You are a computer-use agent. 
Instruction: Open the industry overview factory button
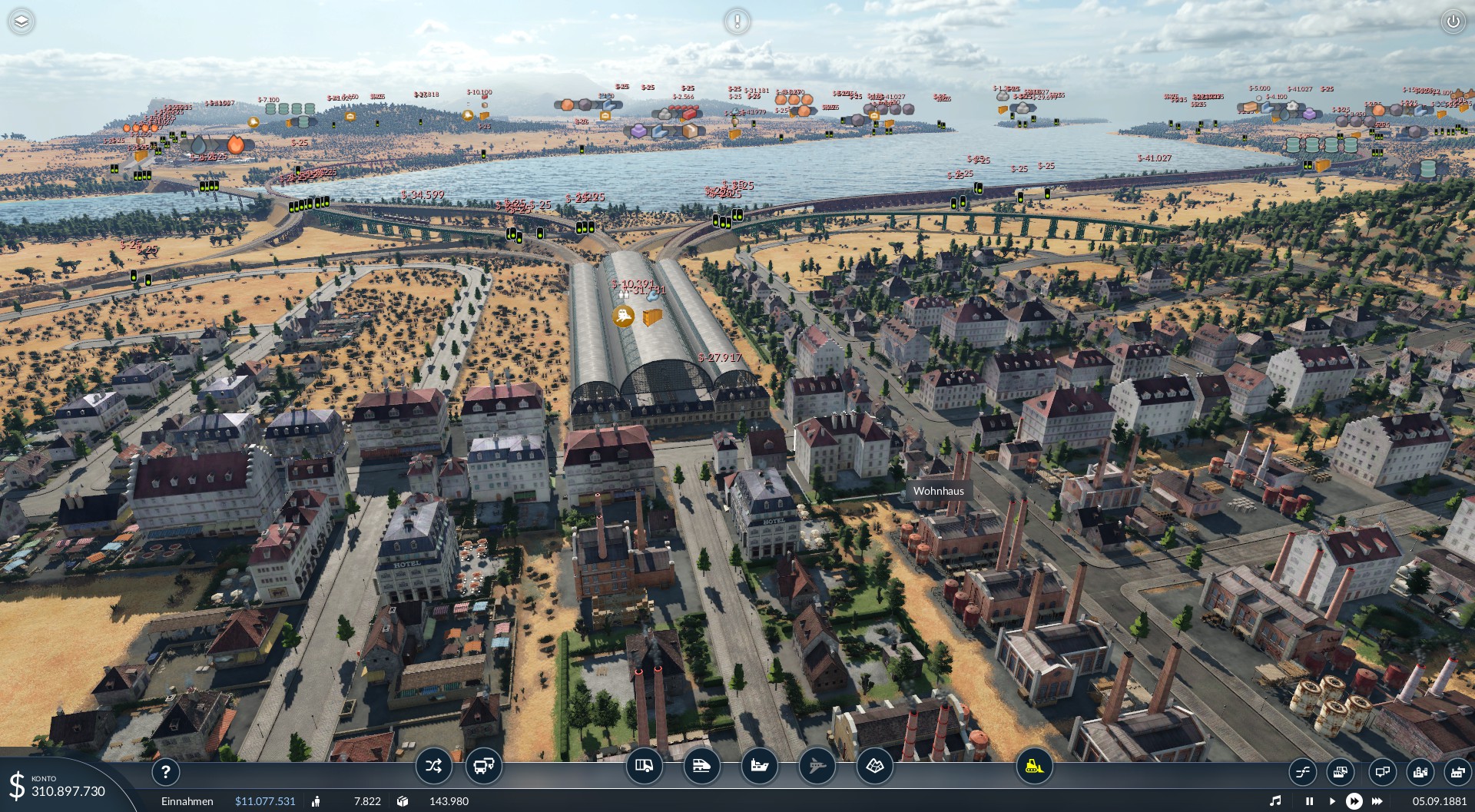[x=1457, y=771]
